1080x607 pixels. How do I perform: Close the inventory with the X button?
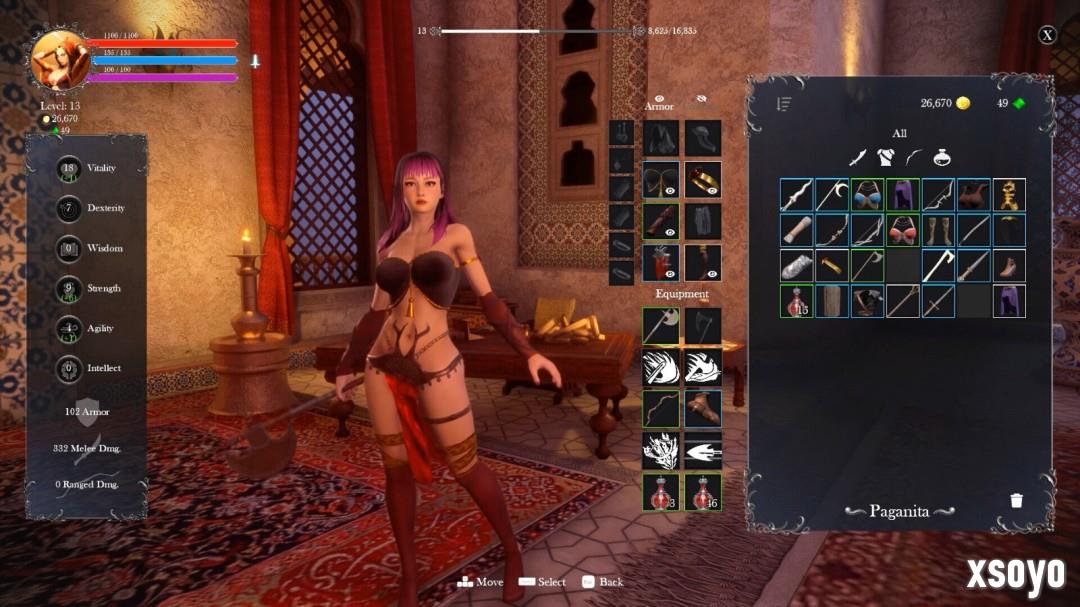[1047, 35]
